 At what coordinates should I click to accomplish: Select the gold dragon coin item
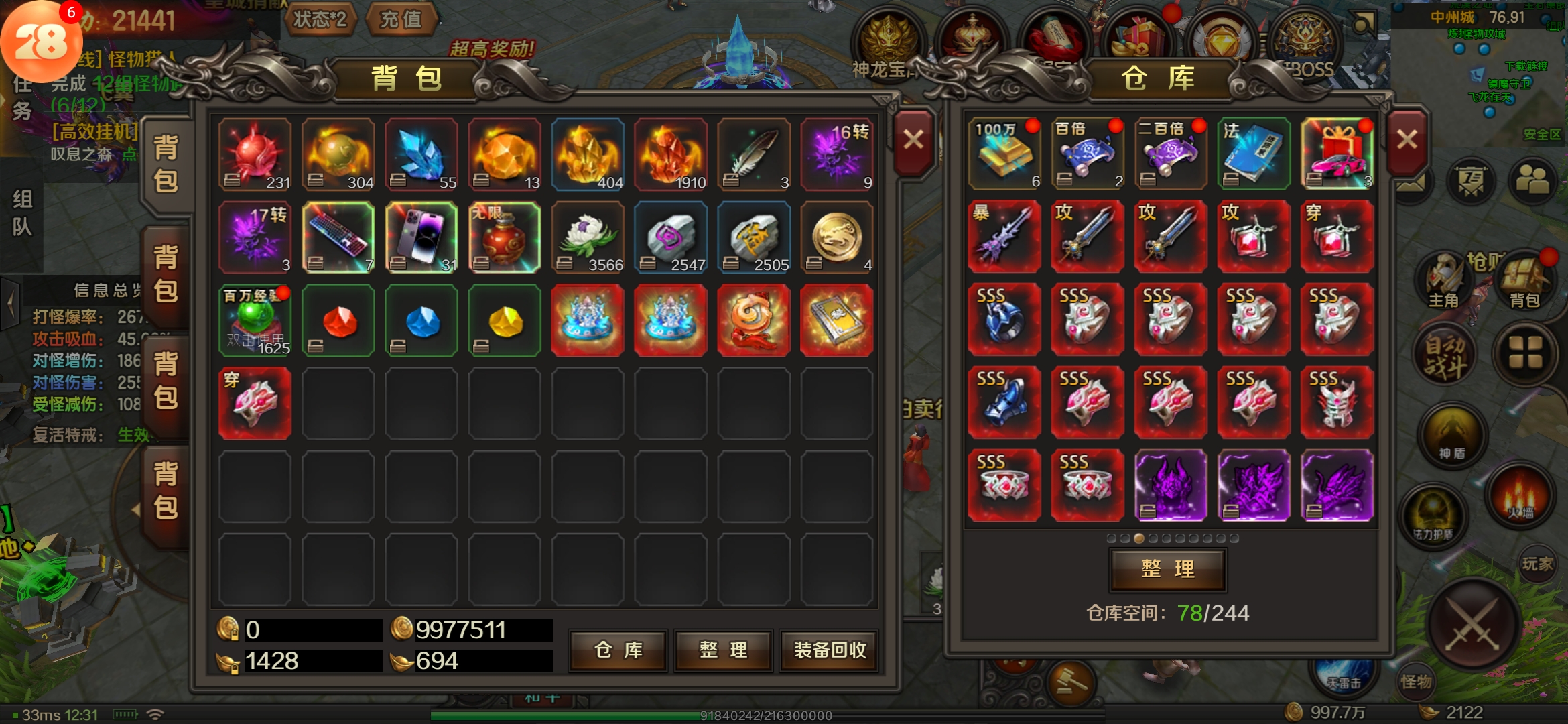pyautogui.click(x=836, y=237)
